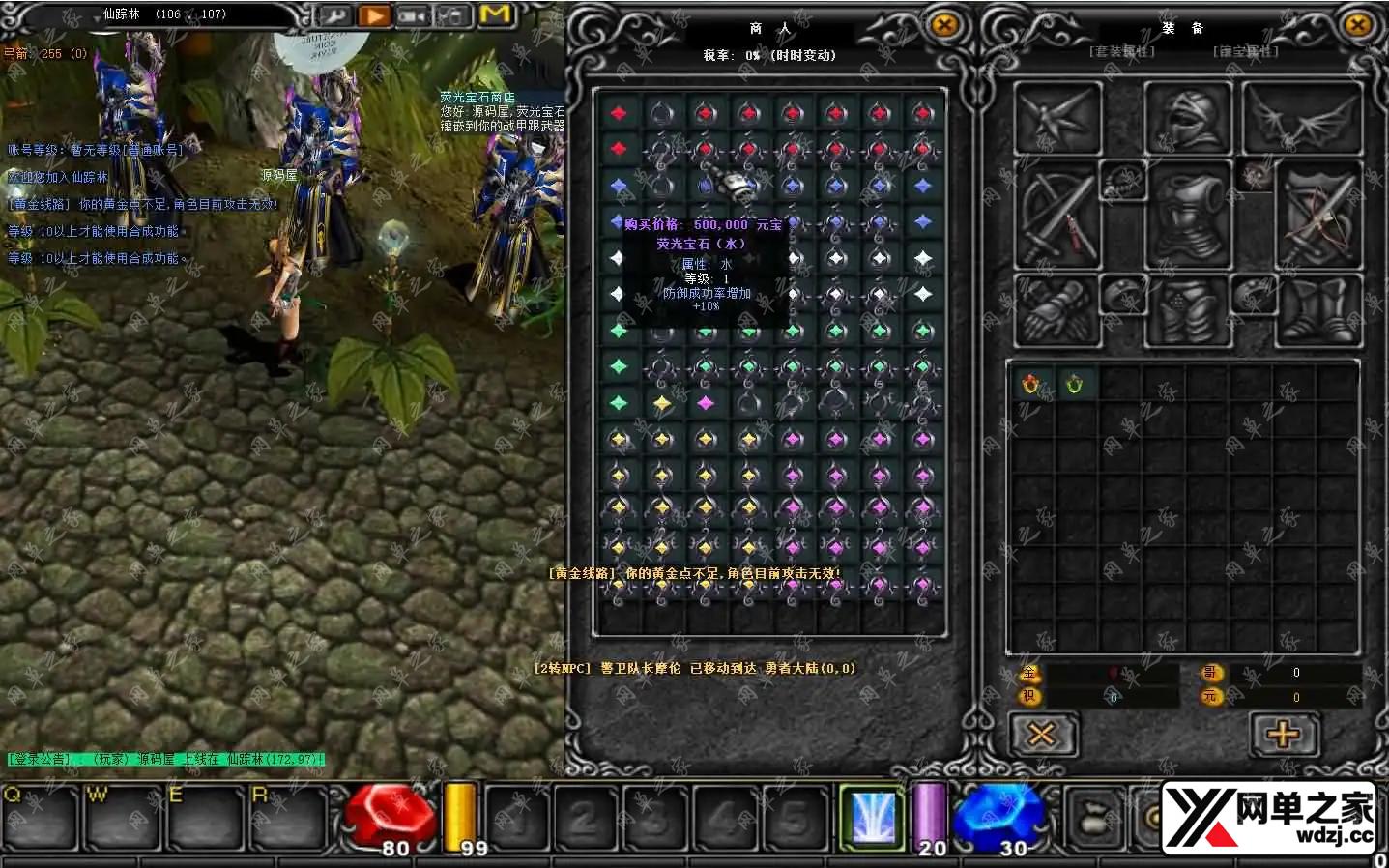Open the 窟宝属性 attributes tab

(x=1245, y=51)
